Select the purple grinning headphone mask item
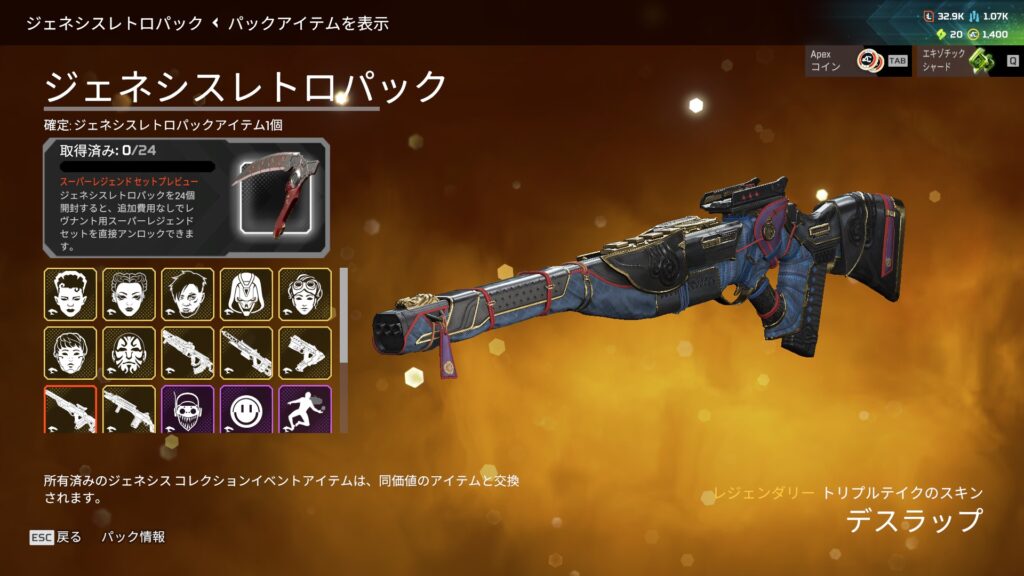 click(x=188, y=409)
